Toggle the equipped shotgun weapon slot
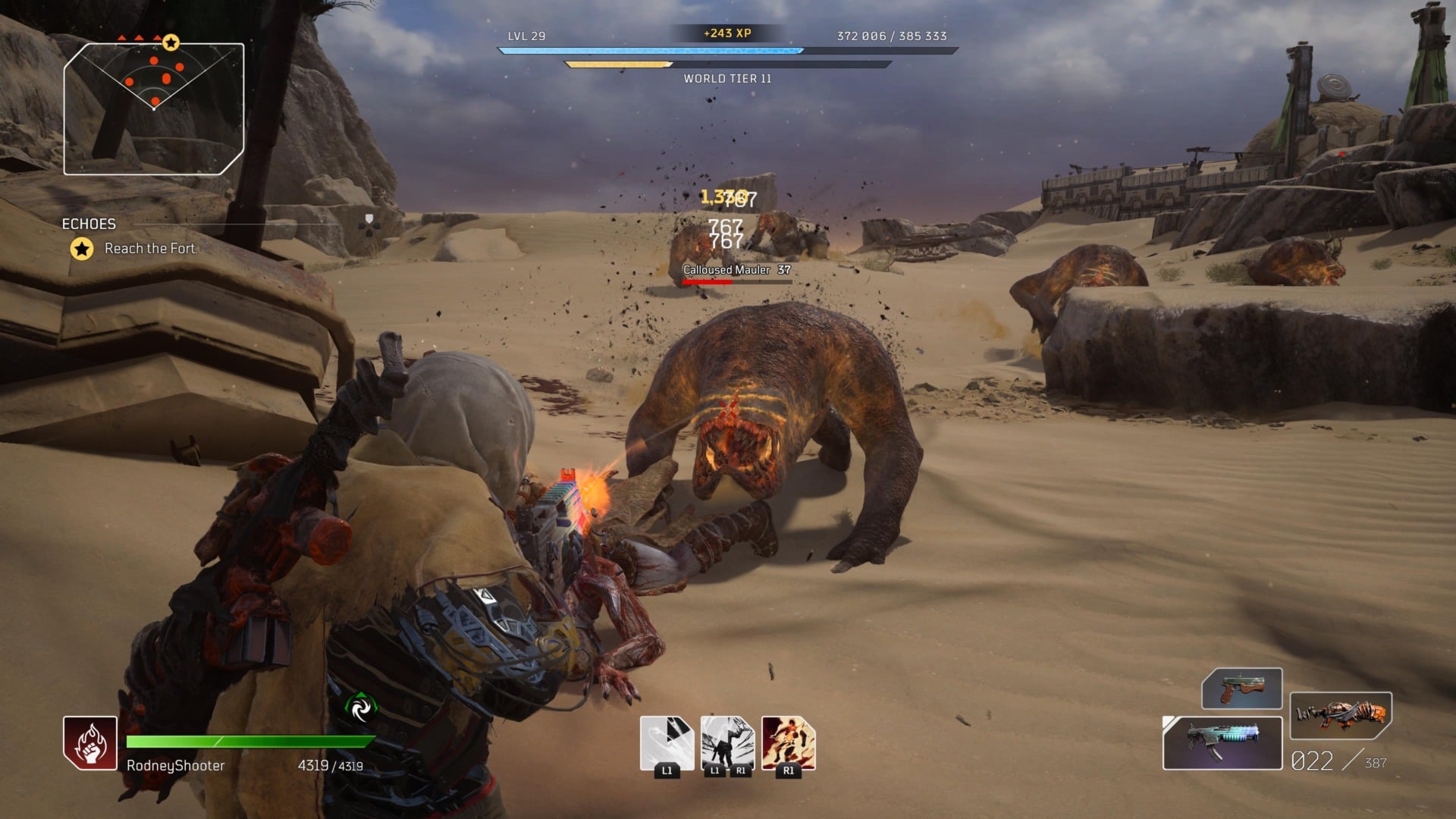Image resolution: width=1456 pixels, height=819 pixels. tap(1222, 742)
